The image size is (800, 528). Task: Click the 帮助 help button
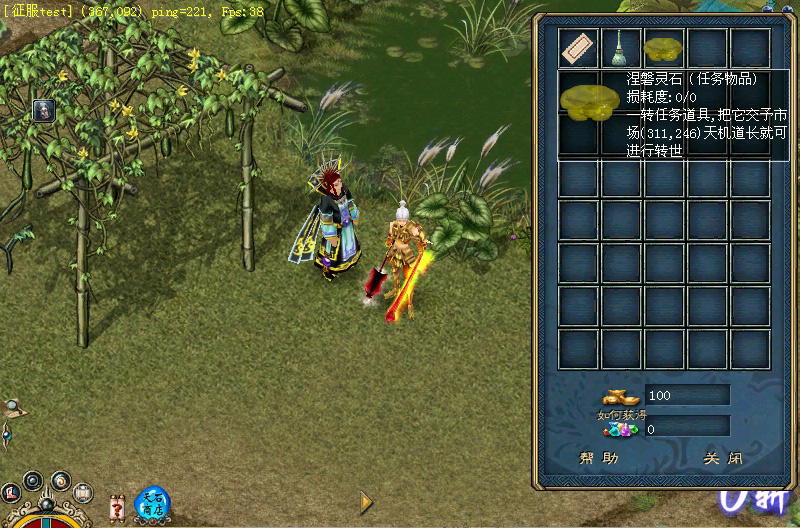(599, 458)
